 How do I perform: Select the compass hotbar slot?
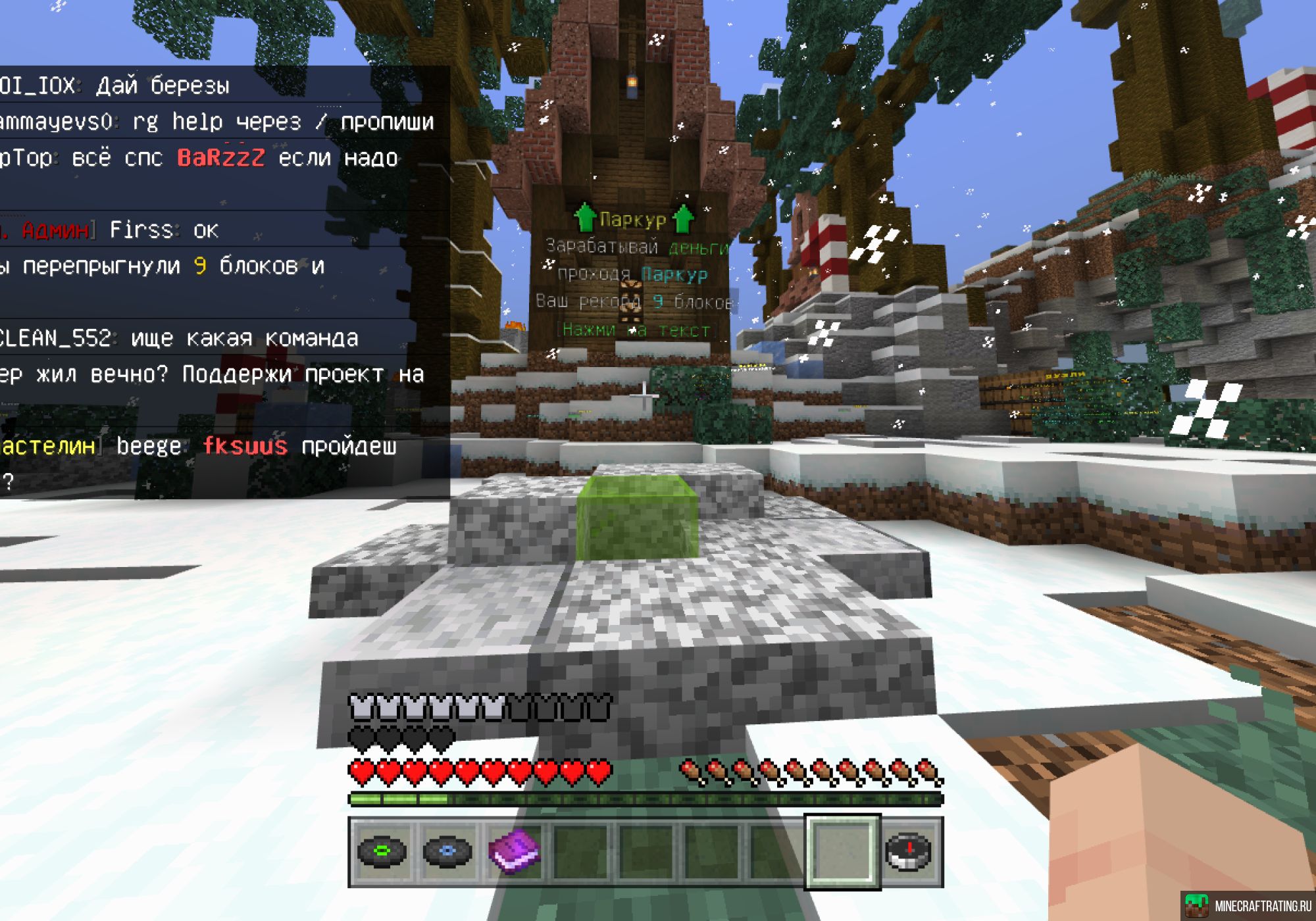909,851
